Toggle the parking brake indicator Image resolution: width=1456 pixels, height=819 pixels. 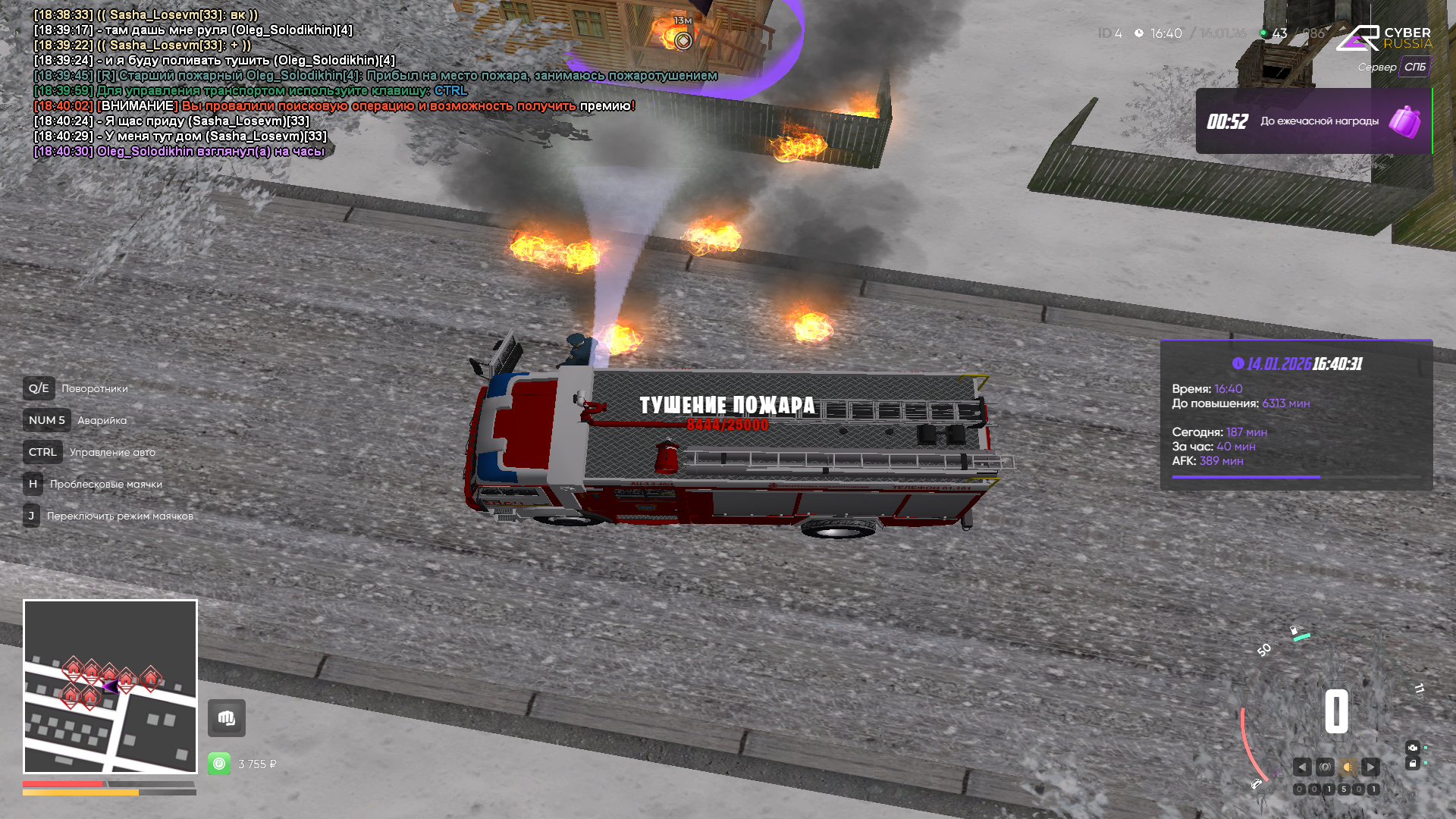1325,767
